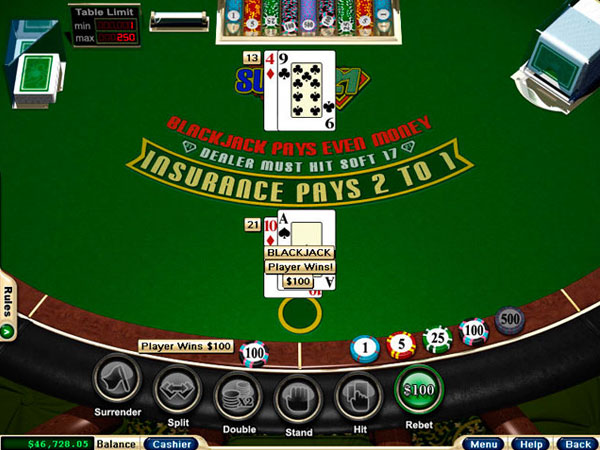The width and height of the screenshot is (600, 450).
Task: Rebet the $100 wager
Action: click(420, 388)
